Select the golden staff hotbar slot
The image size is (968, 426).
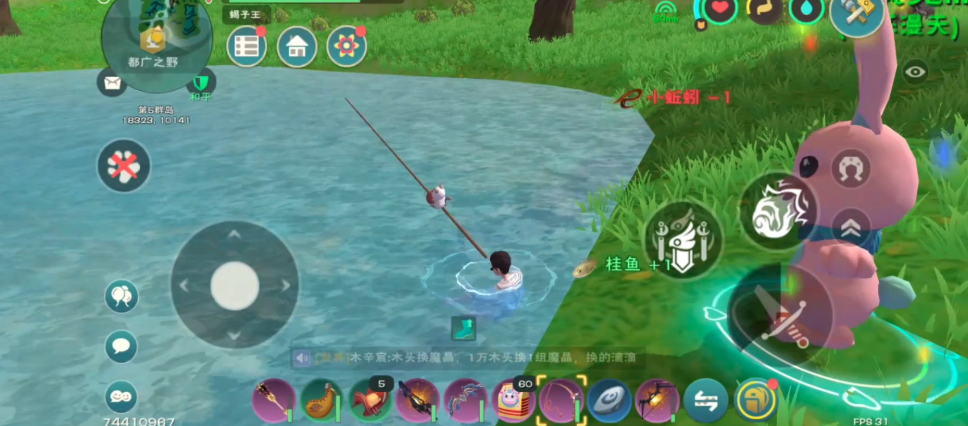(x=273, y=400)
